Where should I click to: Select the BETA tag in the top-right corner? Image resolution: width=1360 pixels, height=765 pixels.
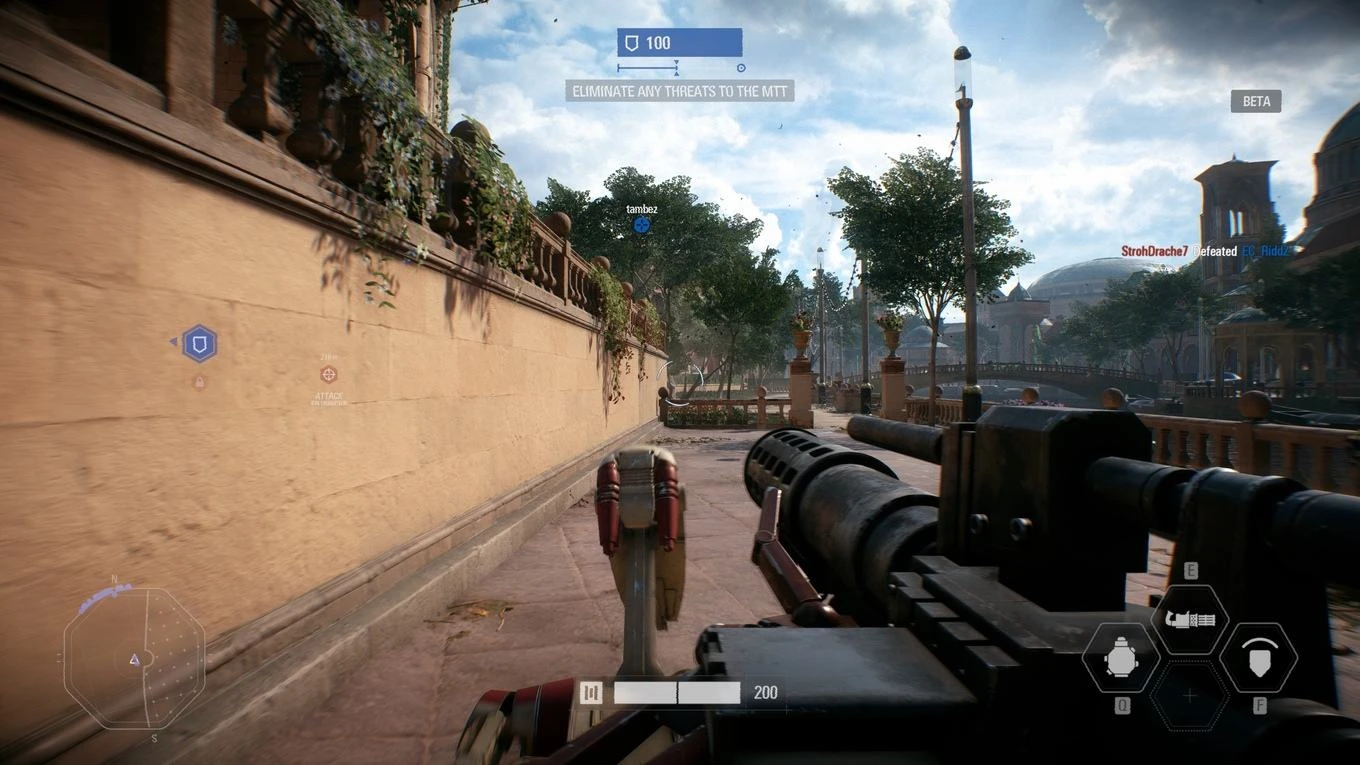tap(1255, 100)
